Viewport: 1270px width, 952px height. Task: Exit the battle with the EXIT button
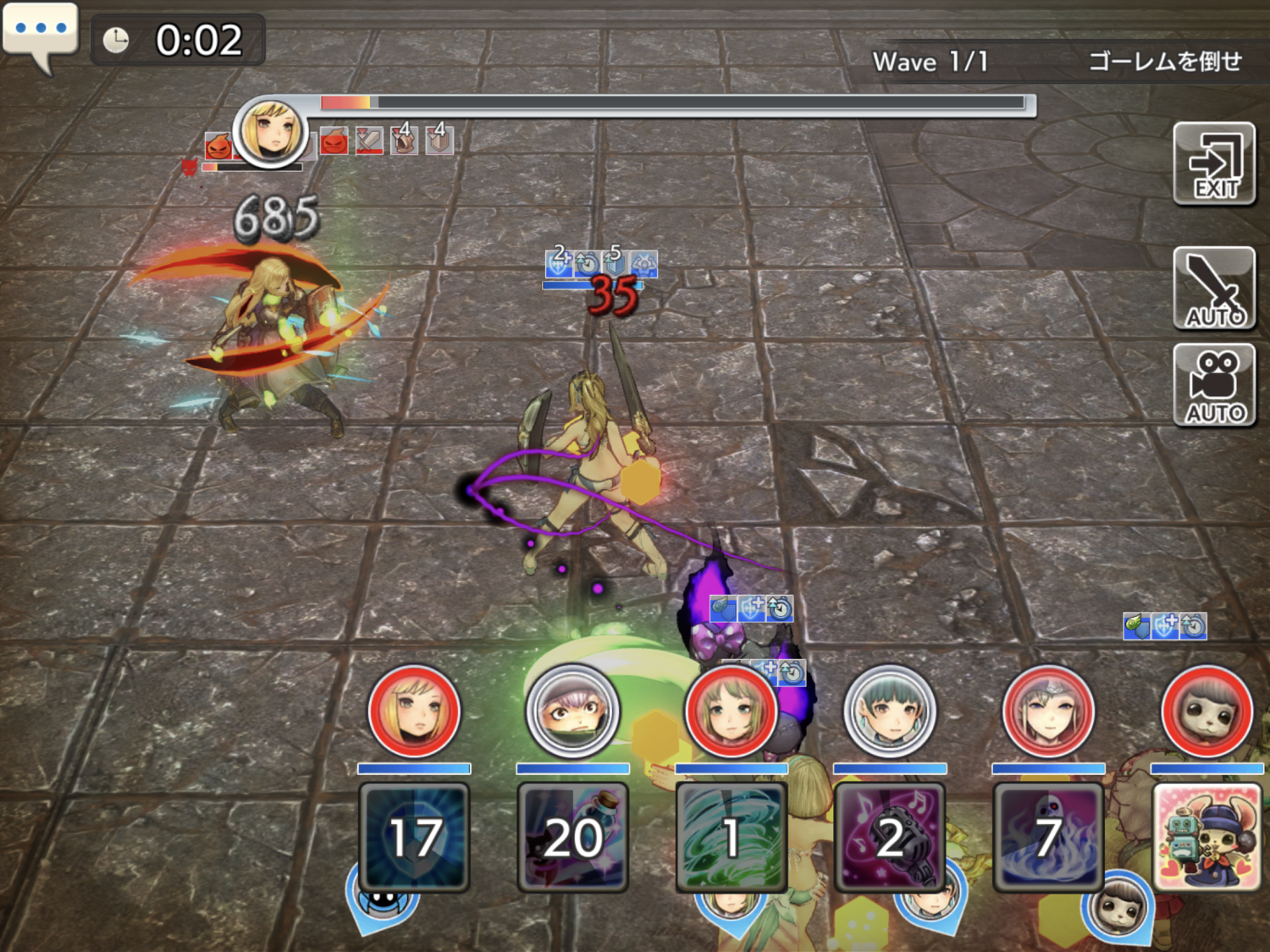[x=1214, y=164]
